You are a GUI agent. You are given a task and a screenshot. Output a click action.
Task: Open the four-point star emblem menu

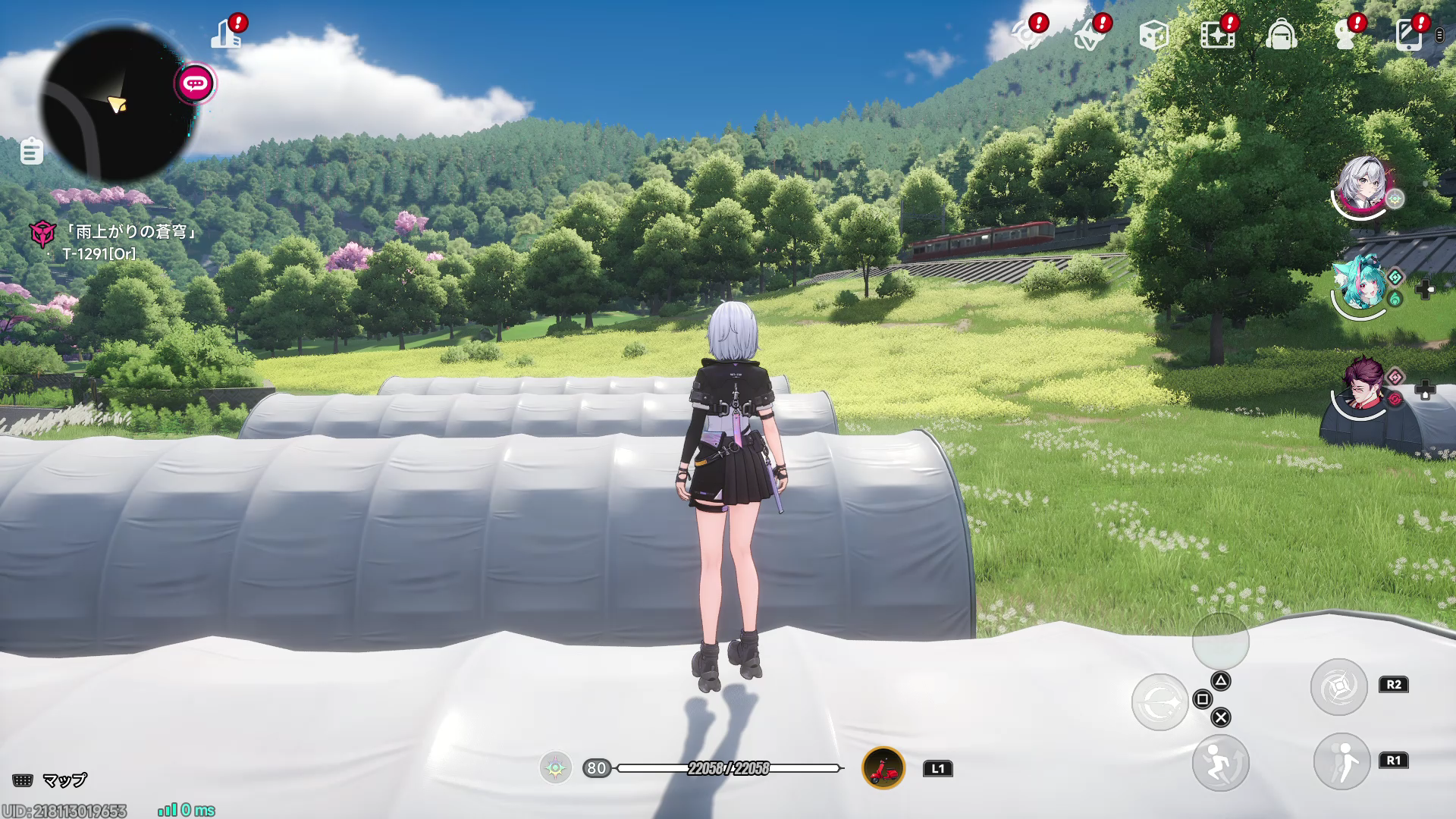(x=1090, y=35)
